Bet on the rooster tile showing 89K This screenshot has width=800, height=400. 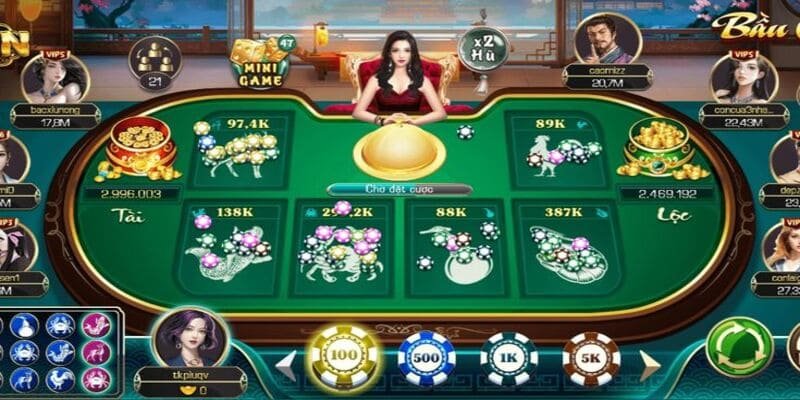point(555,150)
